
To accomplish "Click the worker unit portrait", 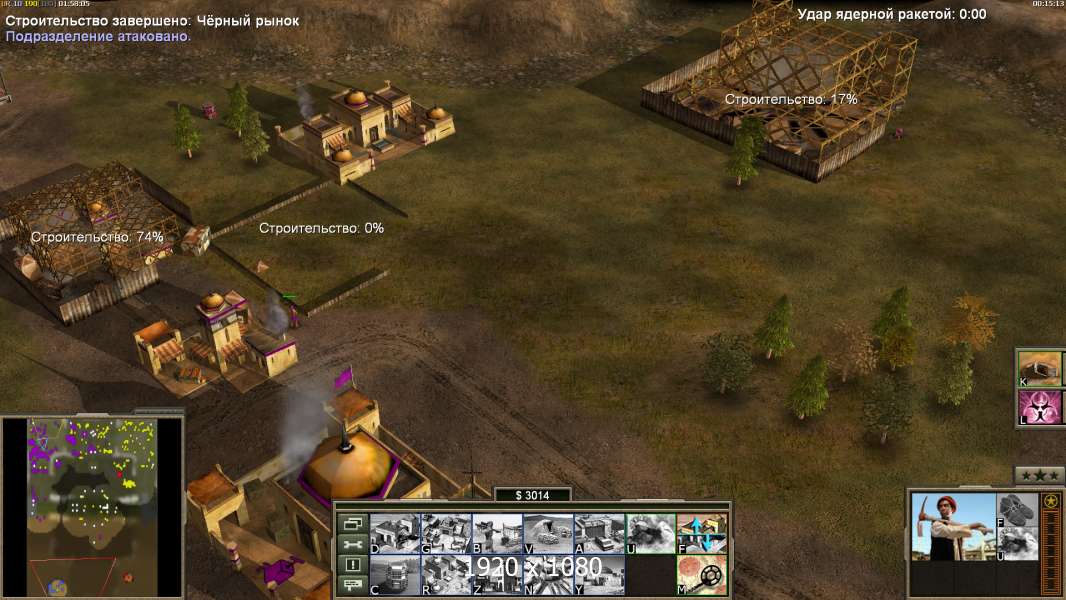I will pyautogui.click(x=954, y=526).
